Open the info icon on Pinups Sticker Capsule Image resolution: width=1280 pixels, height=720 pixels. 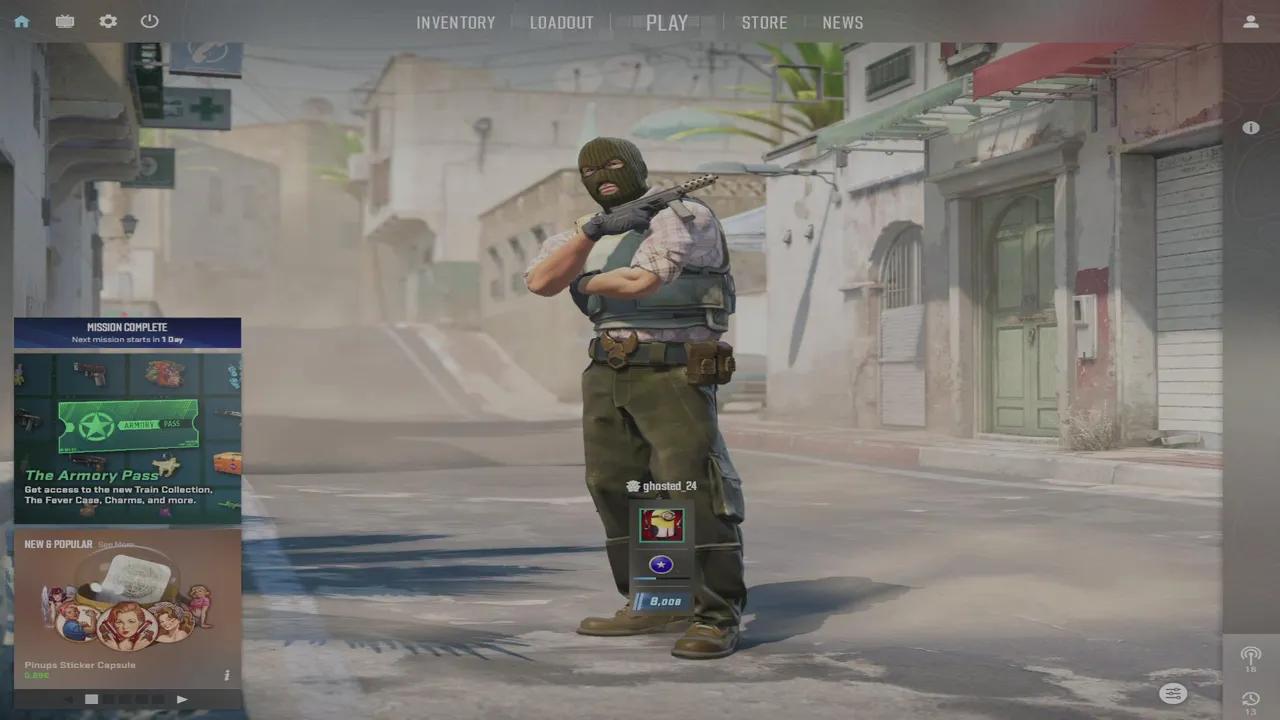tap(227, 675)
